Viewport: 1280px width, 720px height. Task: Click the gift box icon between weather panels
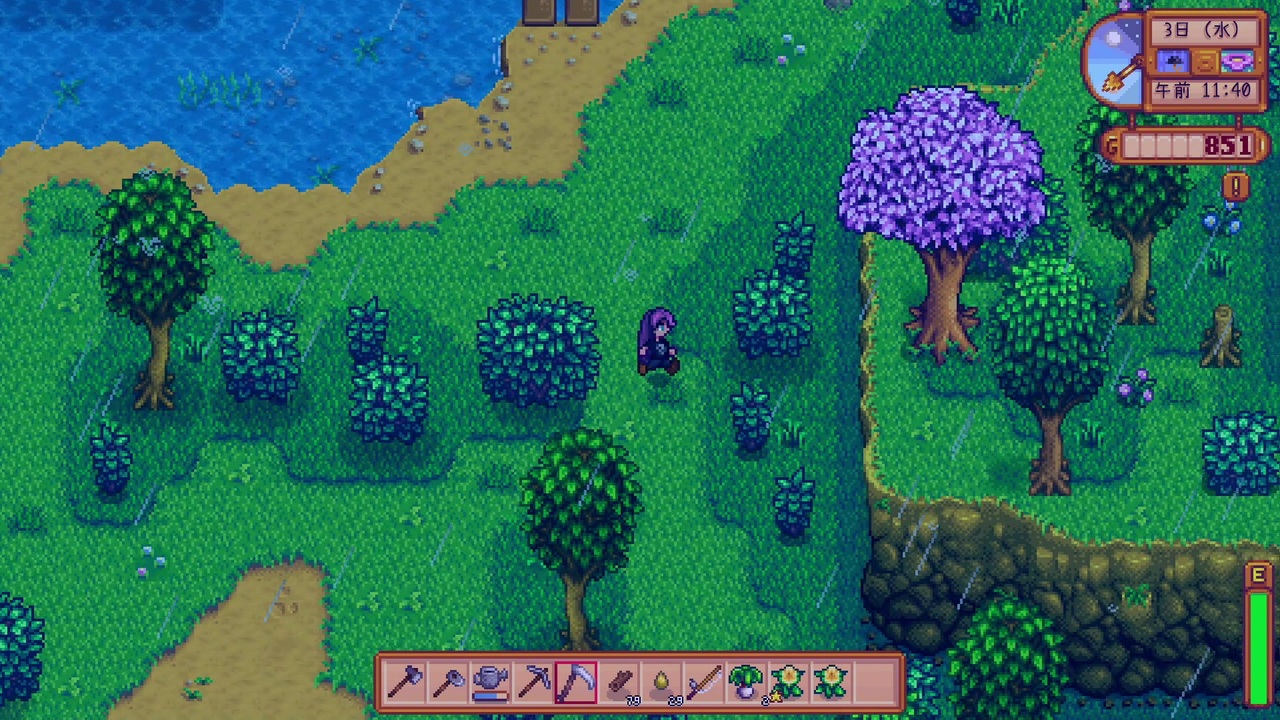[1205, 62]
